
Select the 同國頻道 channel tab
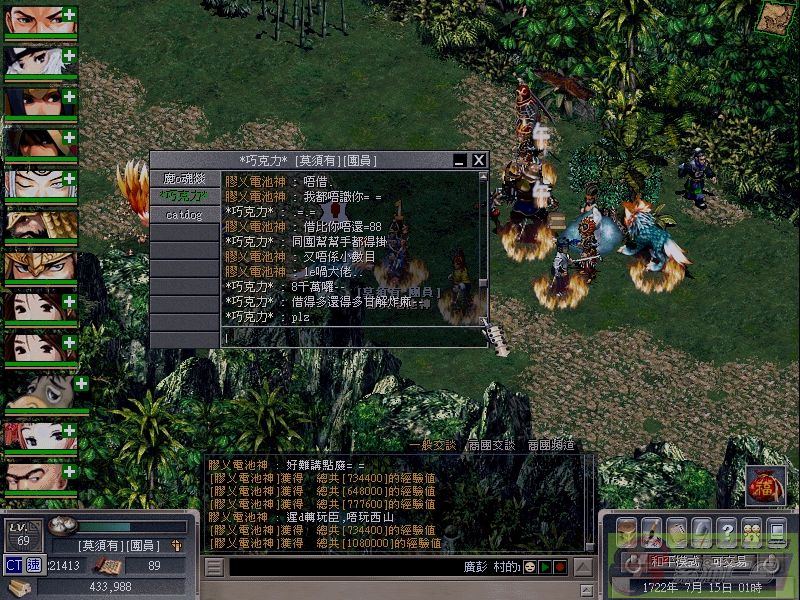click(x=550, y=445)
